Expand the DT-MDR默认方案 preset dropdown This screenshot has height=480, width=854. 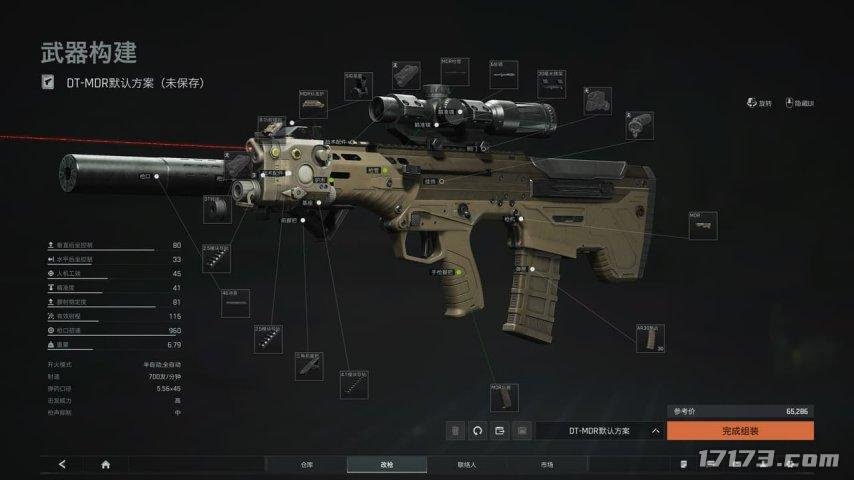[655, 431]
